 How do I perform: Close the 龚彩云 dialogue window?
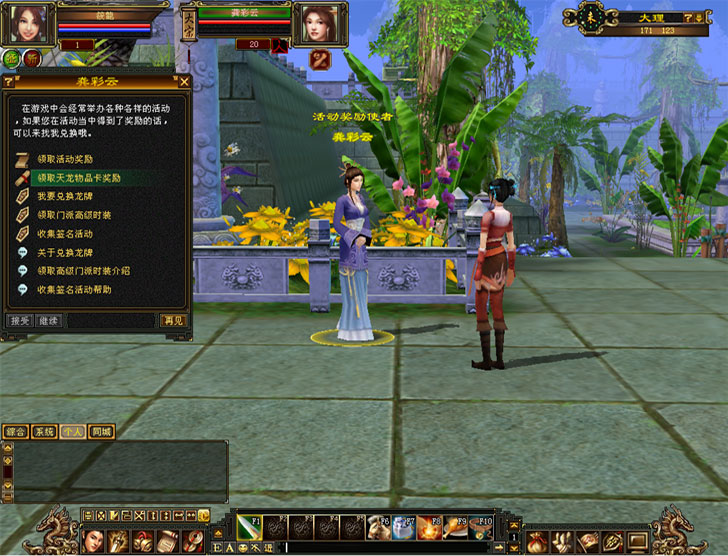point(184,82)
